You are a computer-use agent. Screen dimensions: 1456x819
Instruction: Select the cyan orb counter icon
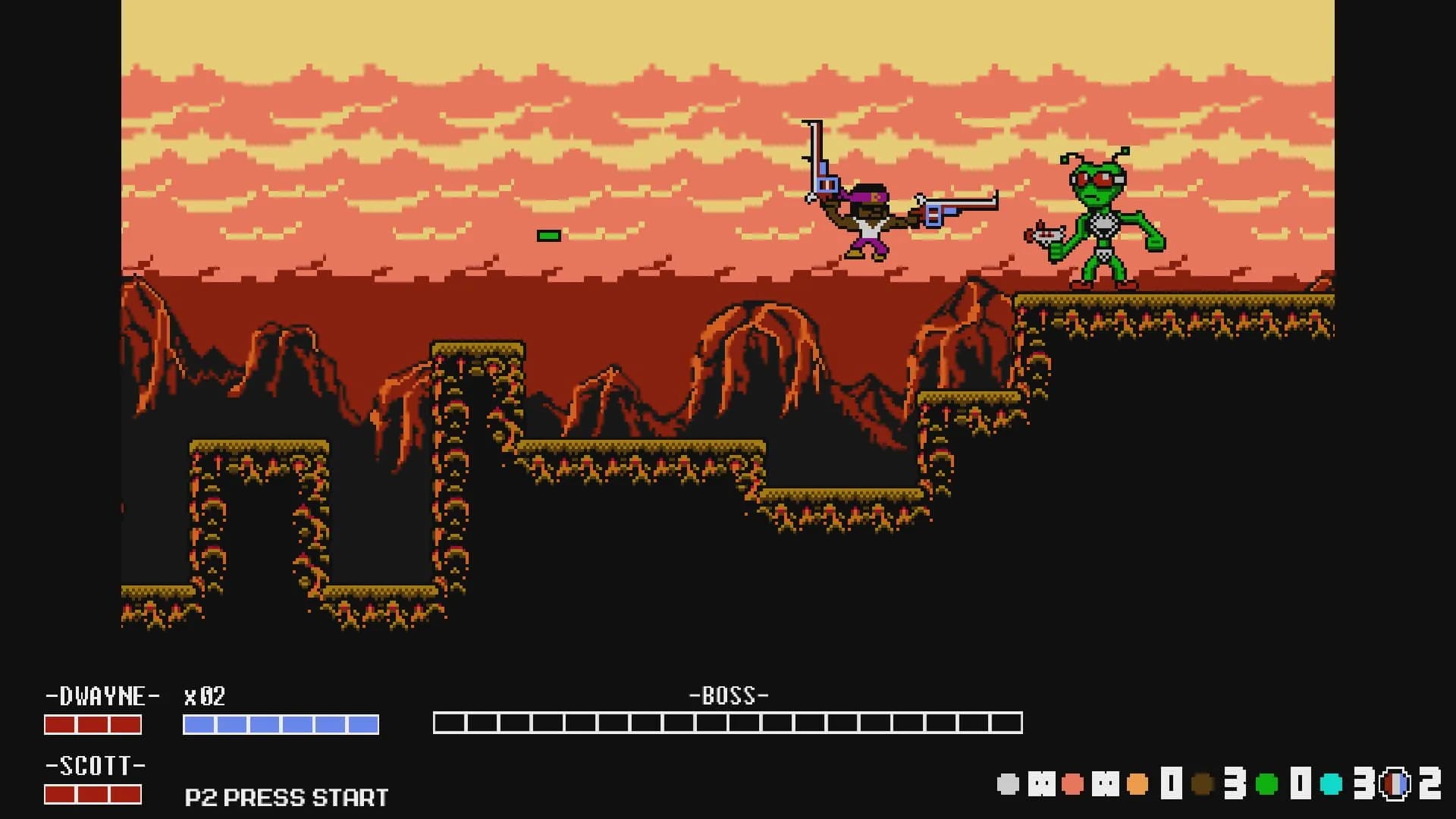coord(1329,783)
